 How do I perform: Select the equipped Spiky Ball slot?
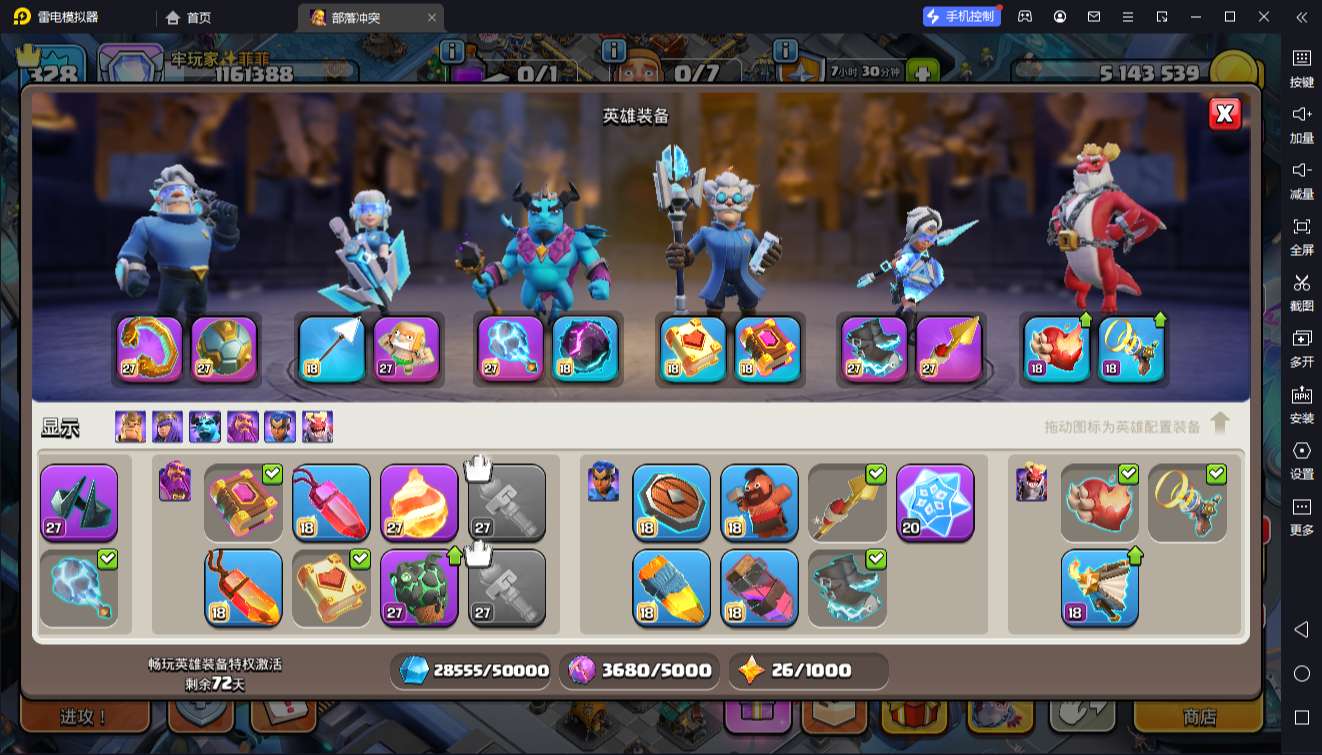coord(224,349)
